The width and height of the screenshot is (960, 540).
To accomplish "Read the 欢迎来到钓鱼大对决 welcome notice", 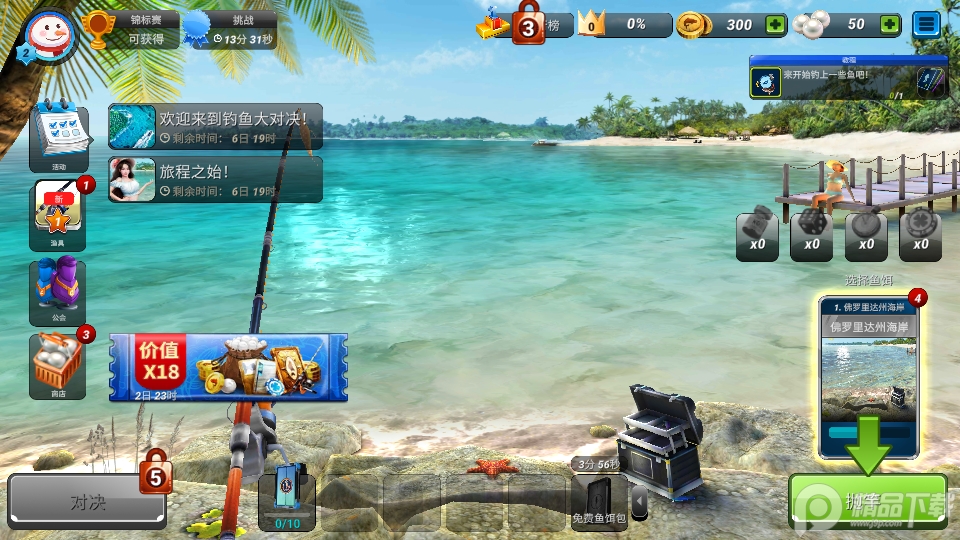I will [x=215, y=126].
